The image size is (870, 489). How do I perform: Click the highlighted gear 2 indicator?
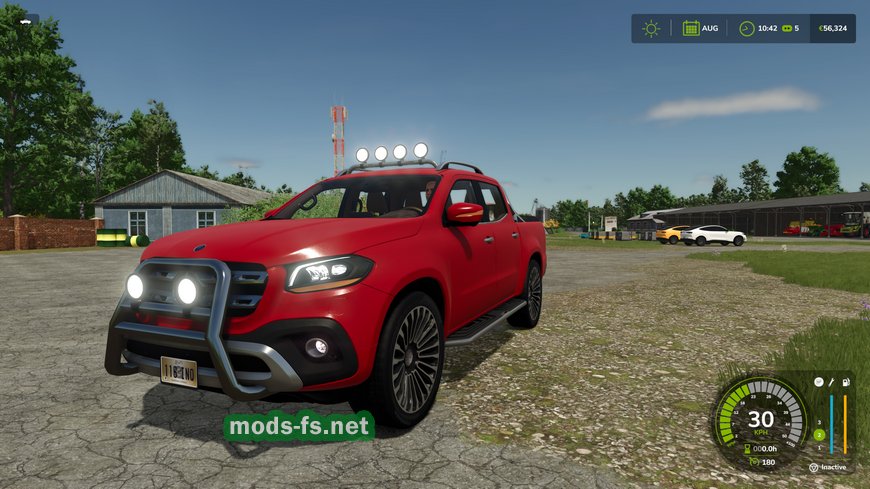click(819, 435)
